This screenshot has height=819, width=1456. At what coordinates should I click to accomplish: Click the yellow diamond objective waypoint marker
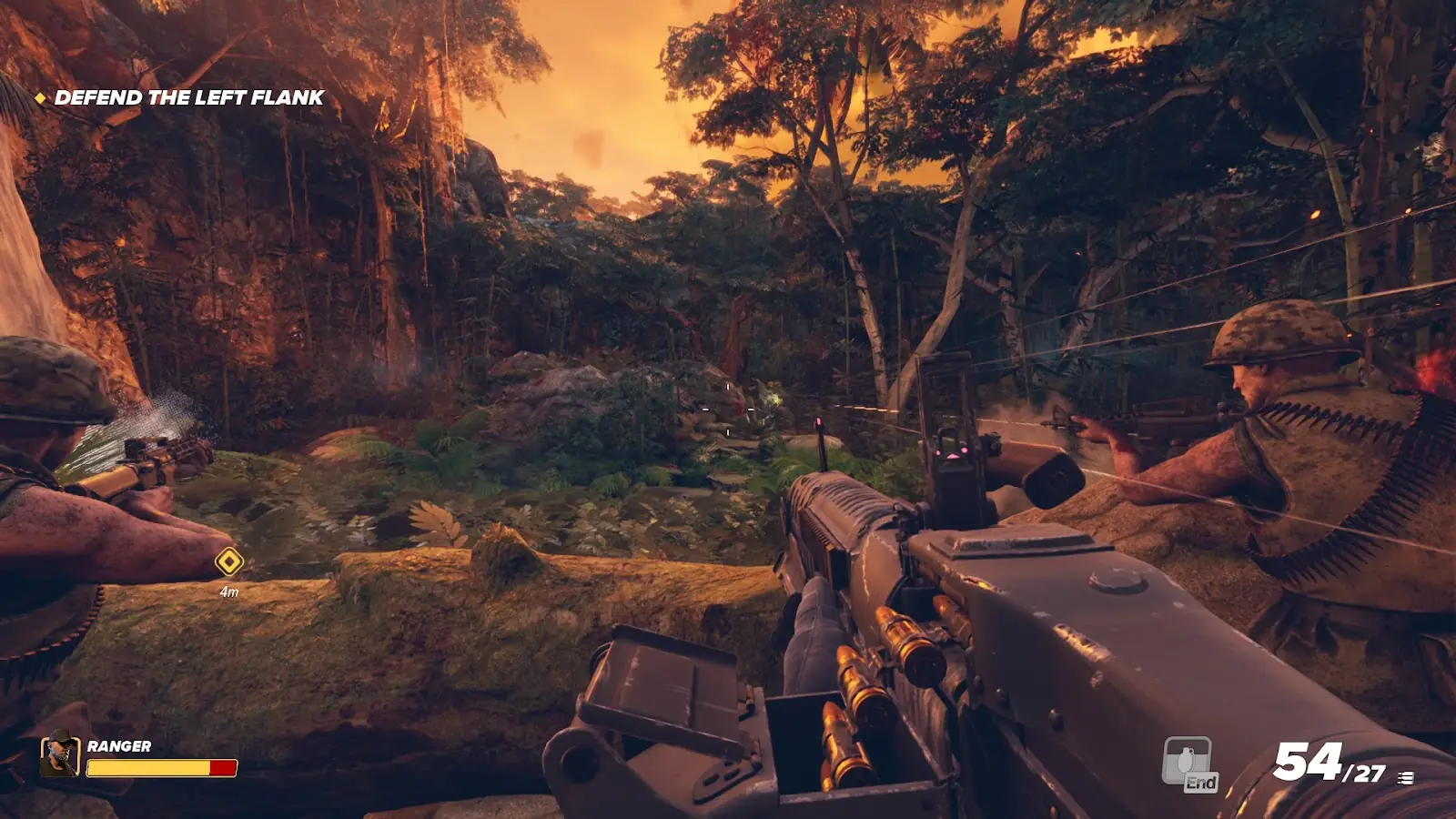coord(228,562)
